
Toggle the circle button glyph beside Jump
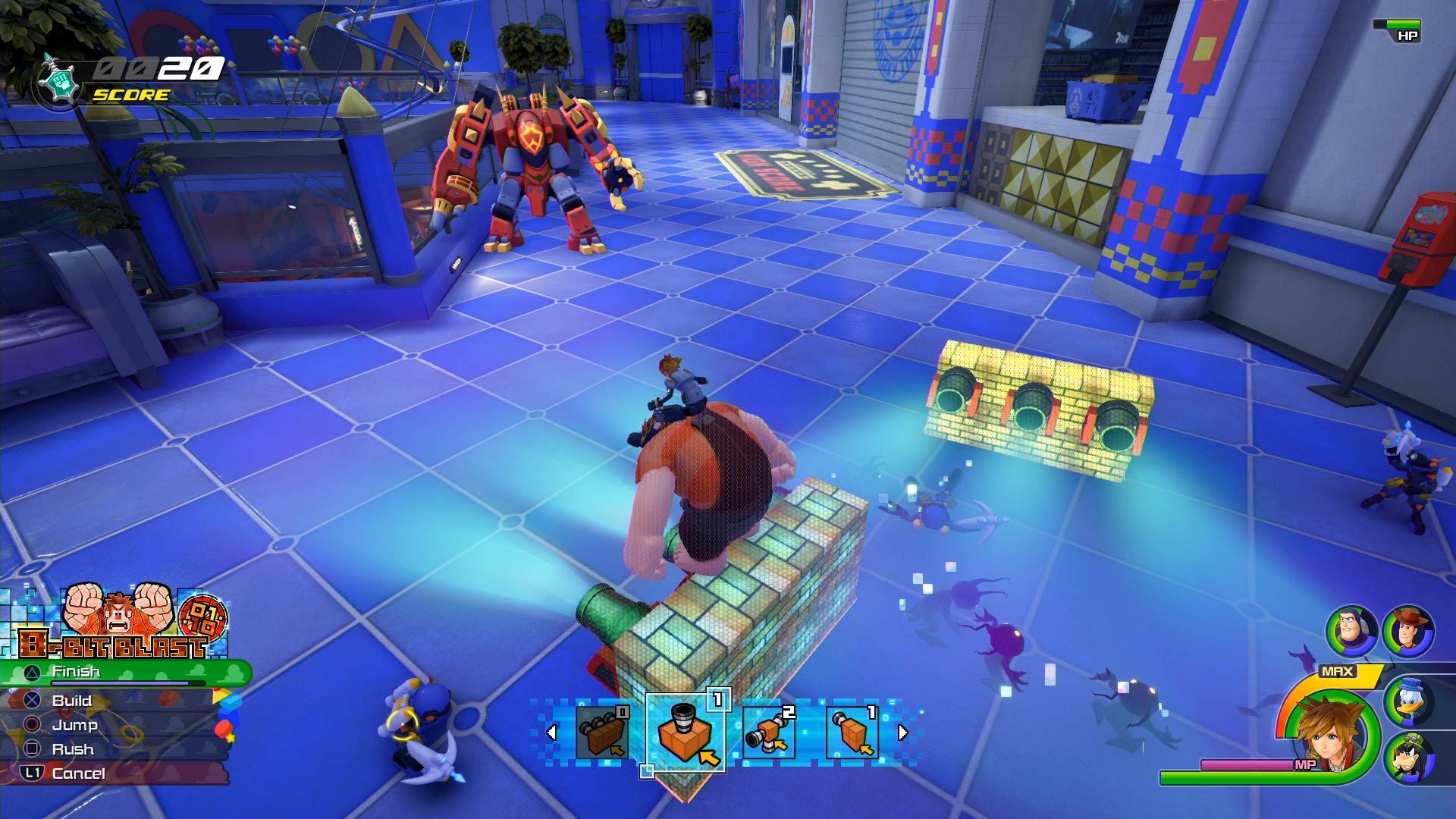[32, 725]
